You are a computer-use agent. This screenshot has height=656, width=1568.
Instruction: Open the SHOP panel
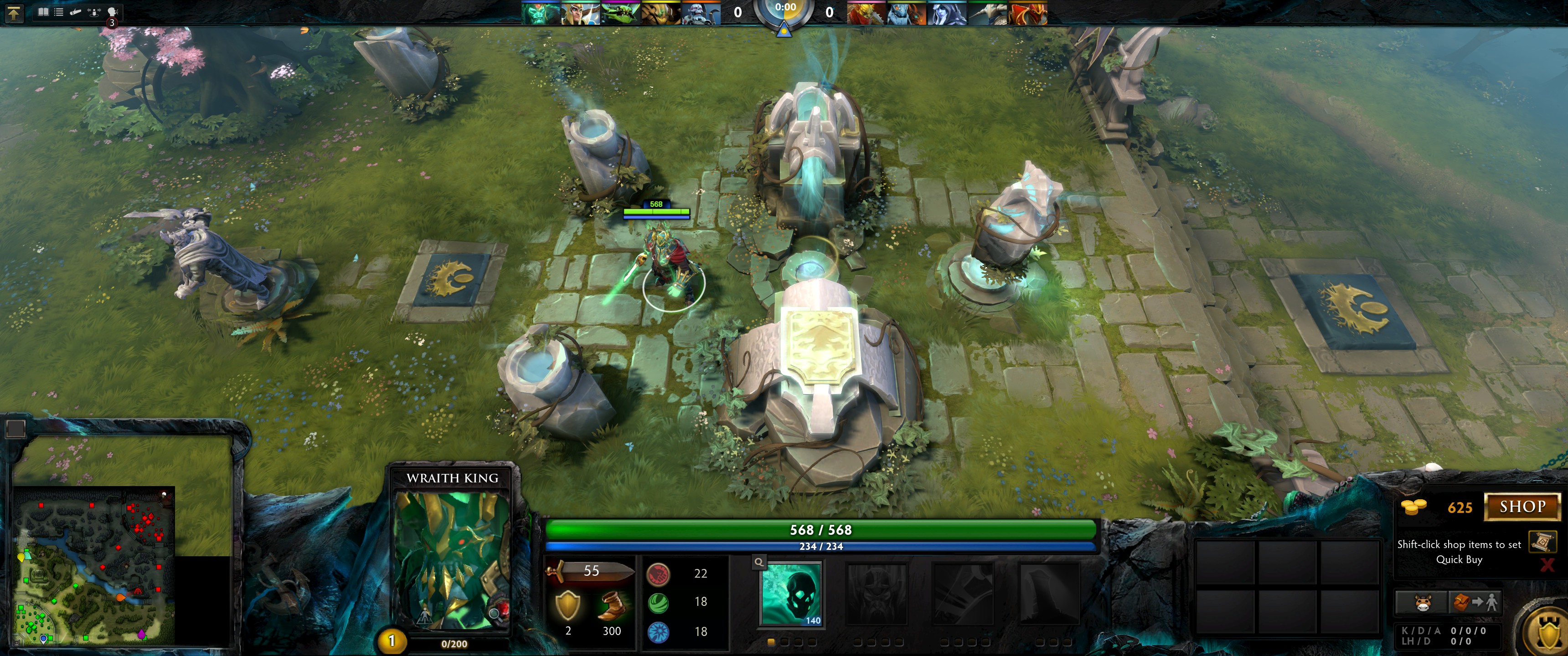click(1522, 507)
